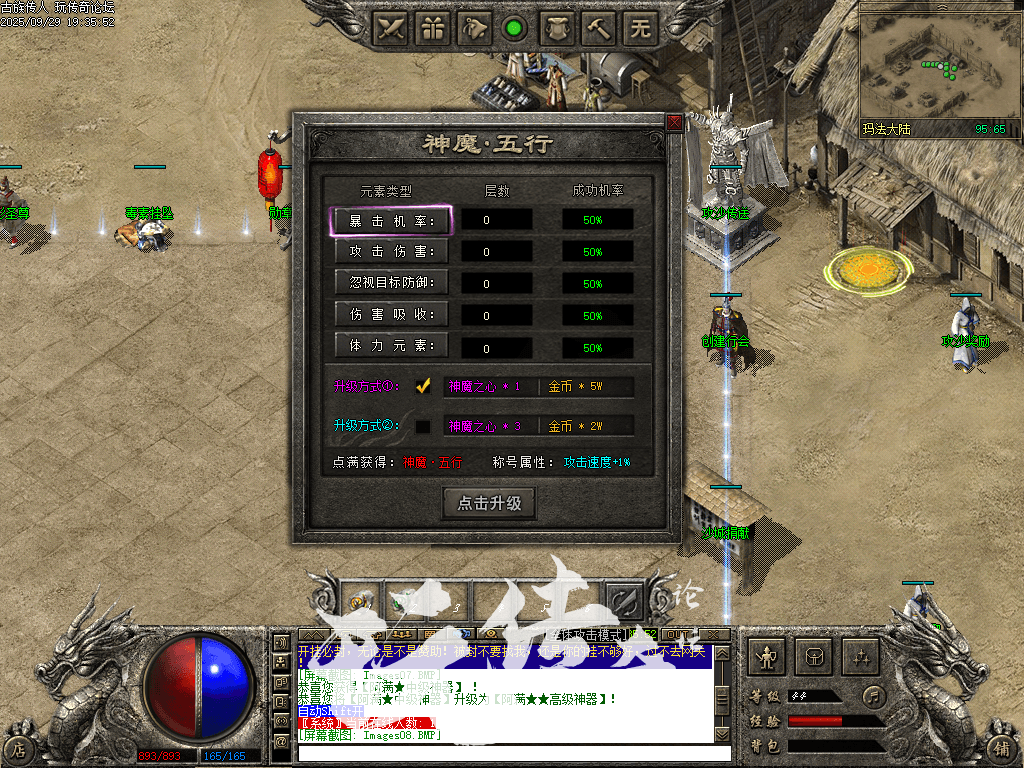1024x768 pixels.
Task: Open the armor vest toolbar icon
Action: [x=557, y=28]
